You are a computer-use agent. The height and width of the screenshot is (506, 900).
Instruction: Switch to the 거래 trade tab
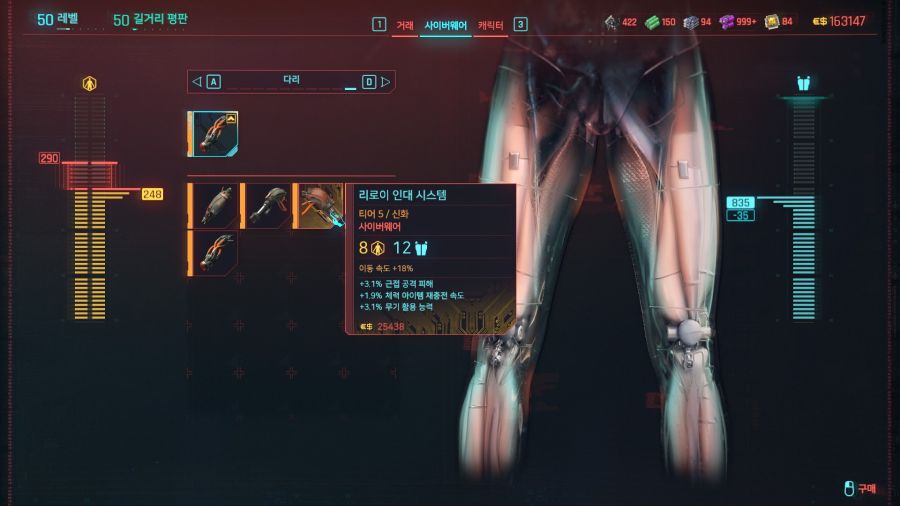404,24
